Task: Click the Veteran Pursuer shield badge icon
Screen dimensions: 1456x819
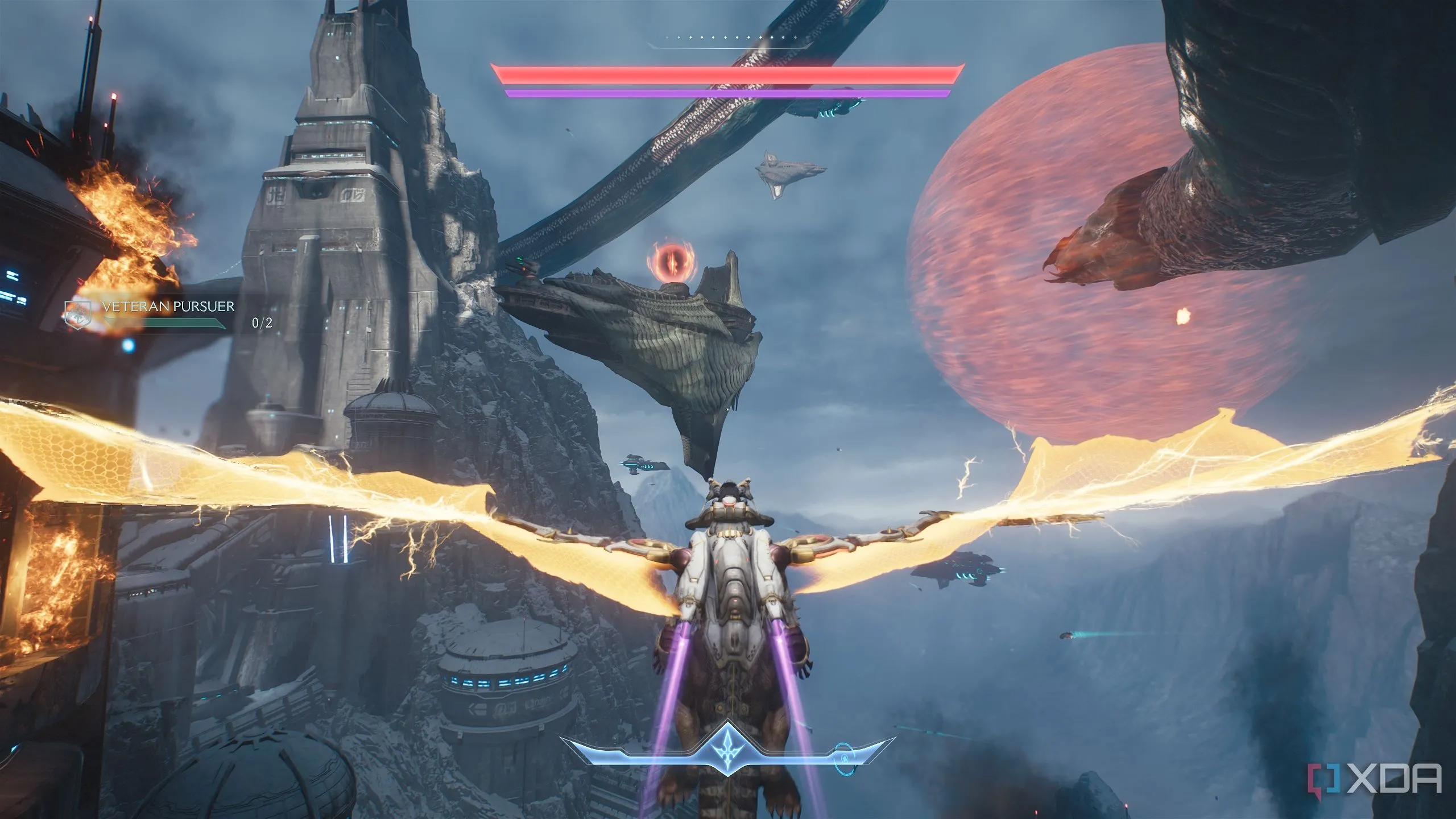Action: click(77, 315)
